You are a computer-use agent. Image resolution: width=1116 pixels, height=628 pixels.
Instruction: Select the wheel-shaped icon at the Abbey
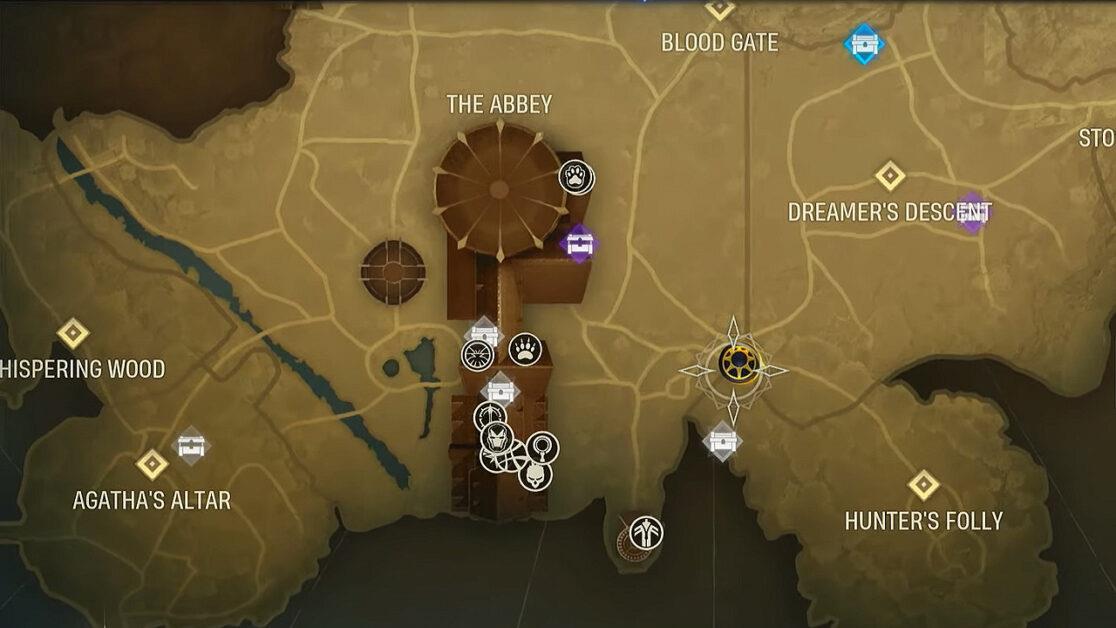tap(478, 354)
